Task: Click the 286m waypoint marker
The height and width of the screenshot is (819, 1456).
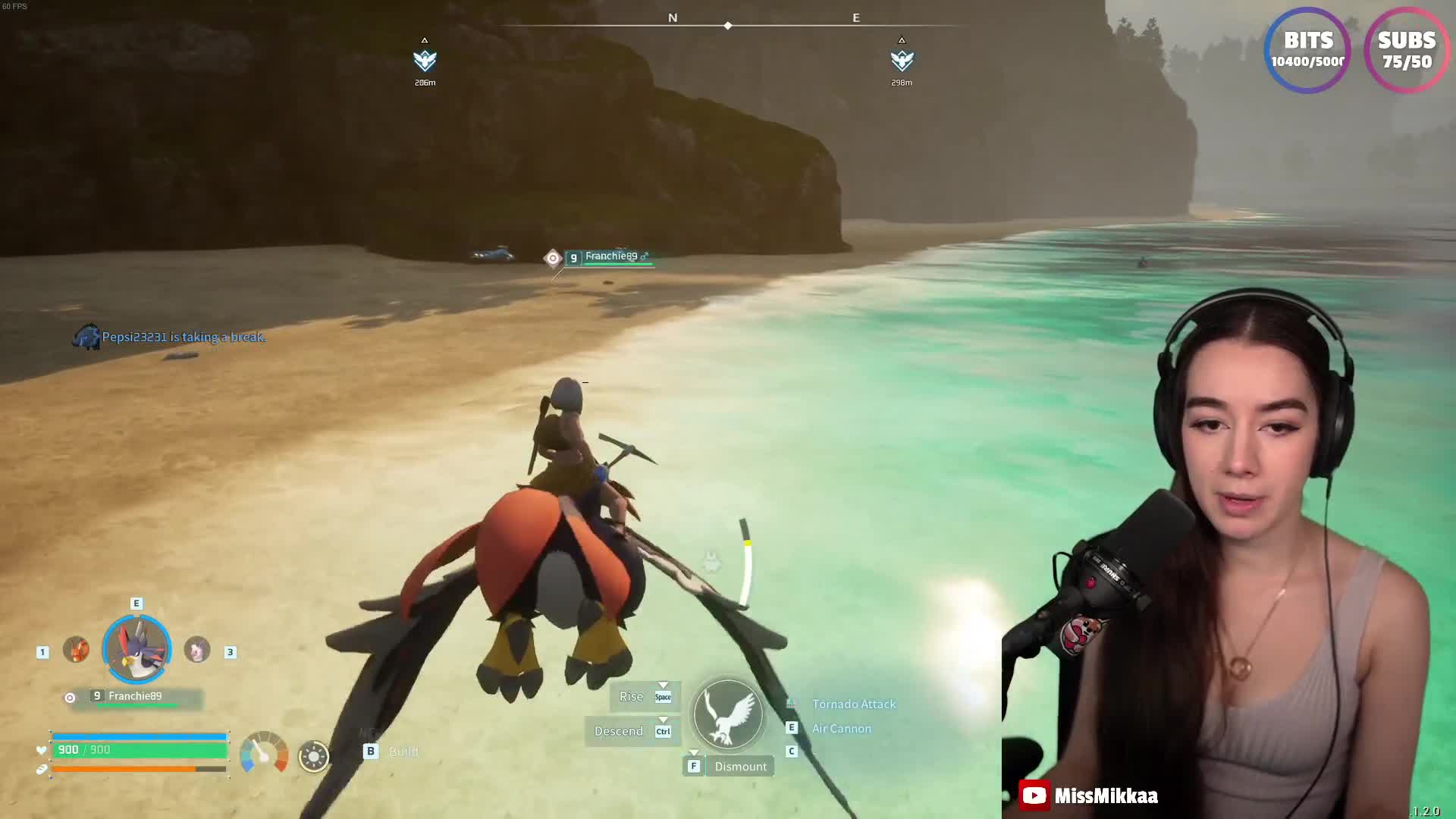Action: [425, 61]
